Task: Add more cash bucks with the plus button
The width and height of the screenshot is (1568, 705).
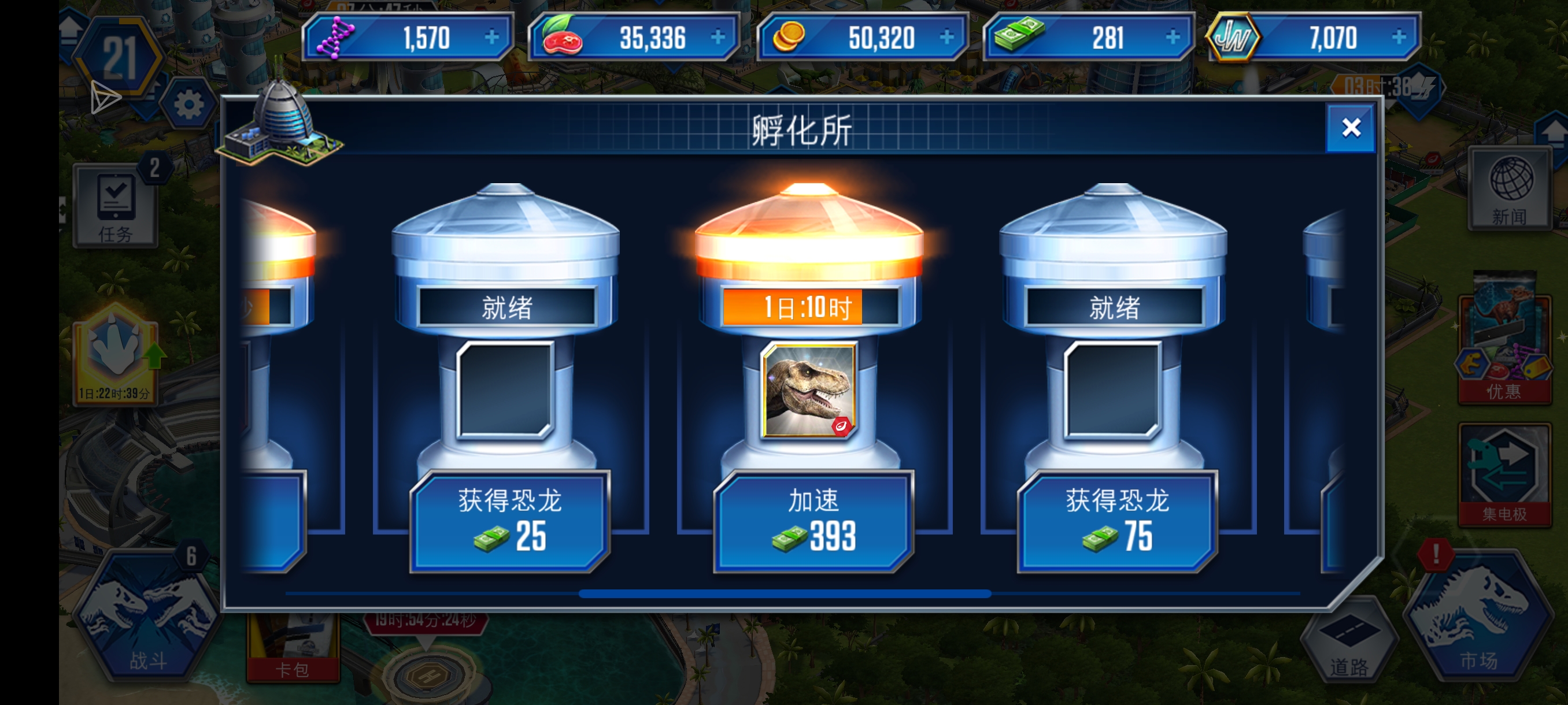Action: (x=1173, y=38)
